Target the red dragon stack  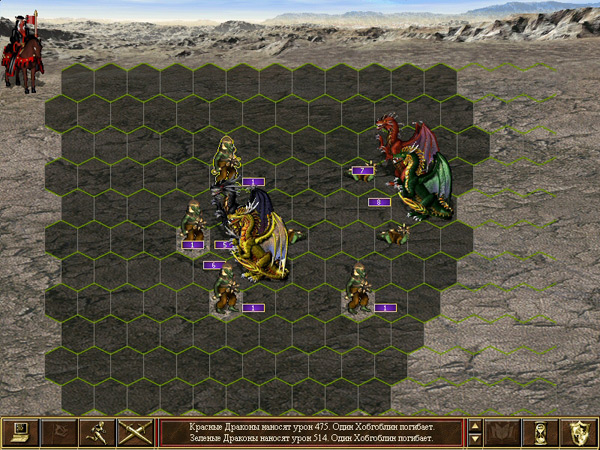click(x=404, y=138)
